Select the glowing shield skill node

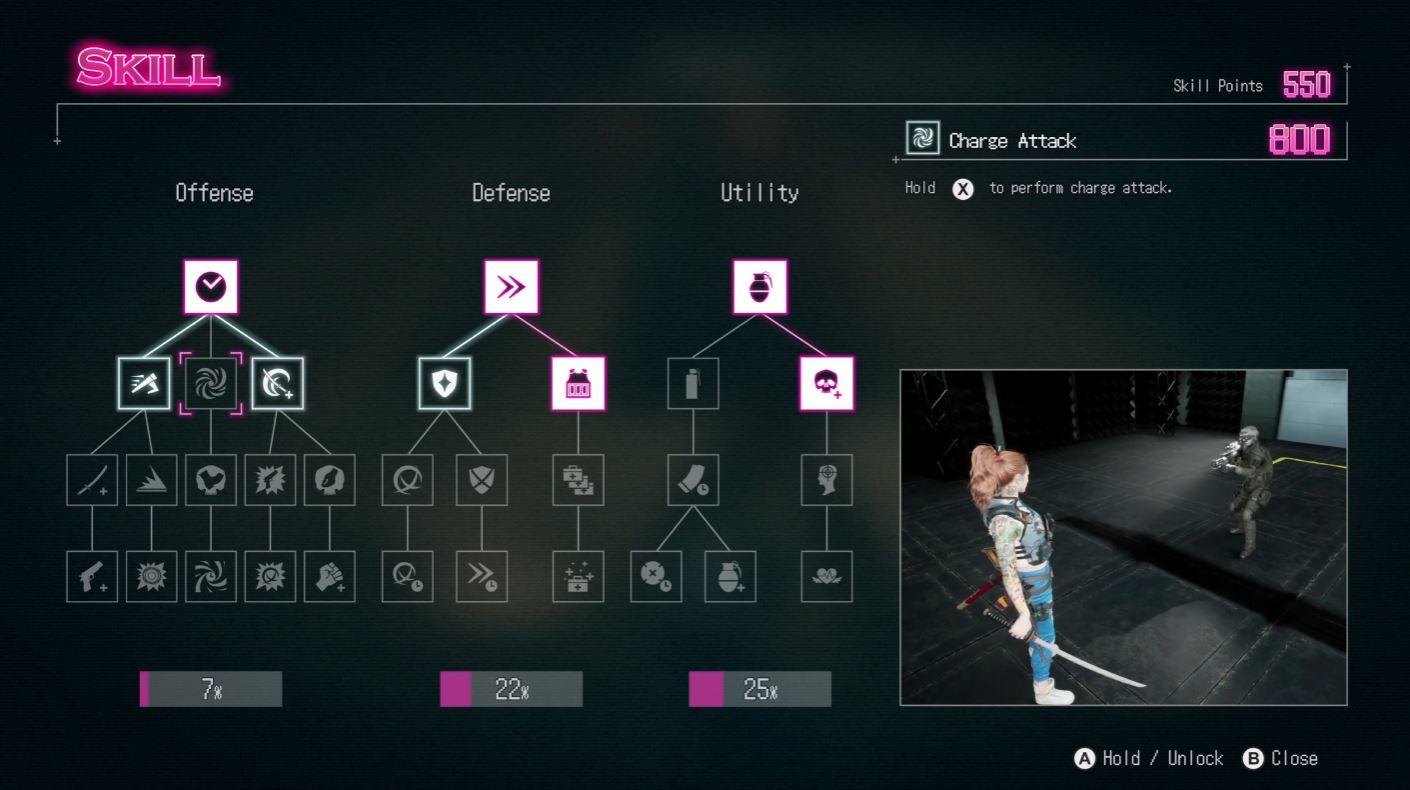[445, 381]
